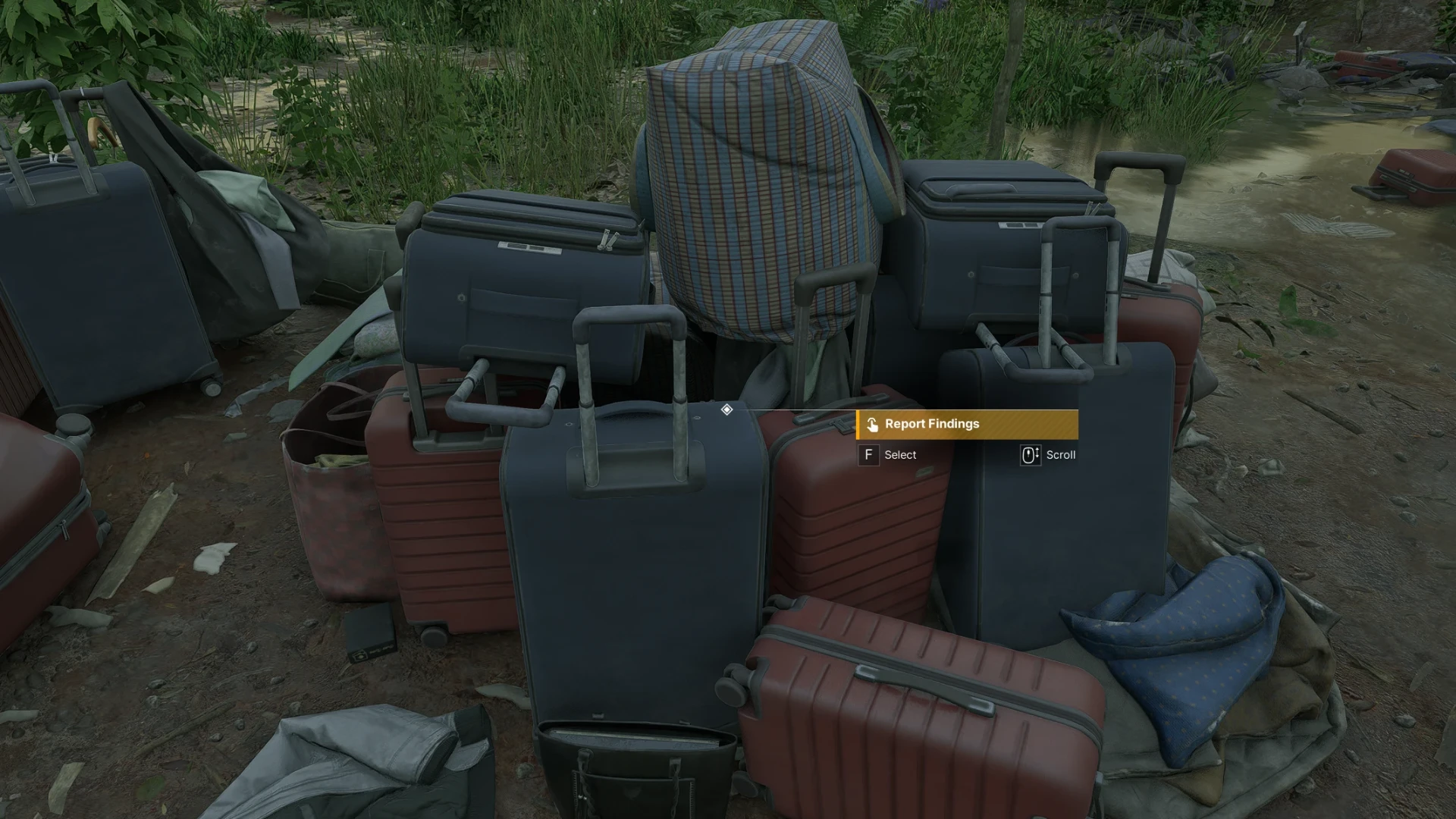Select the Report Findings option

(x=966, y=425)
